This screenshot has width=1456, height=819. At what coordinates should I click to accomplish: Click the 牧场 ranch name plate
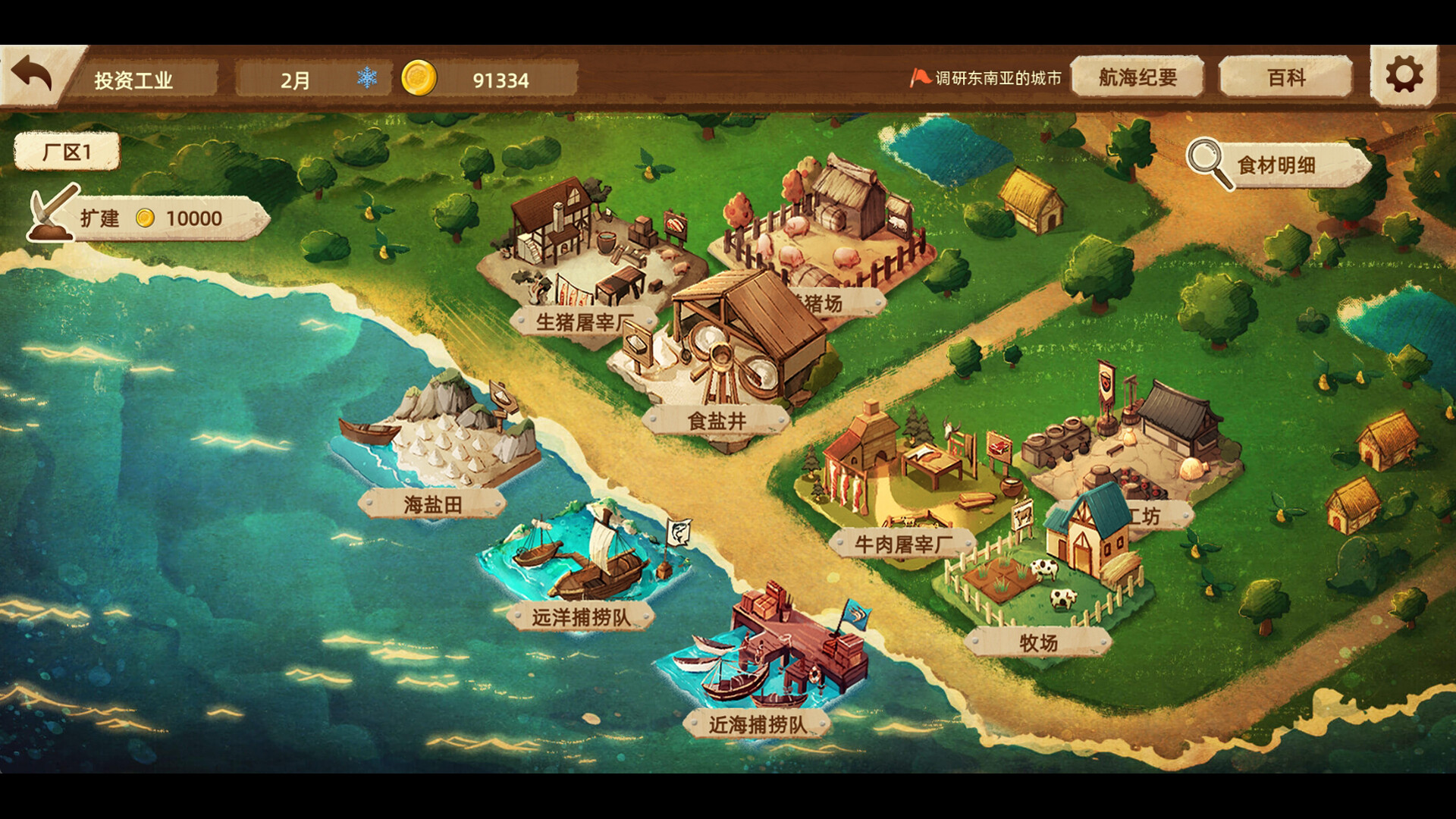click(1038, 641)
